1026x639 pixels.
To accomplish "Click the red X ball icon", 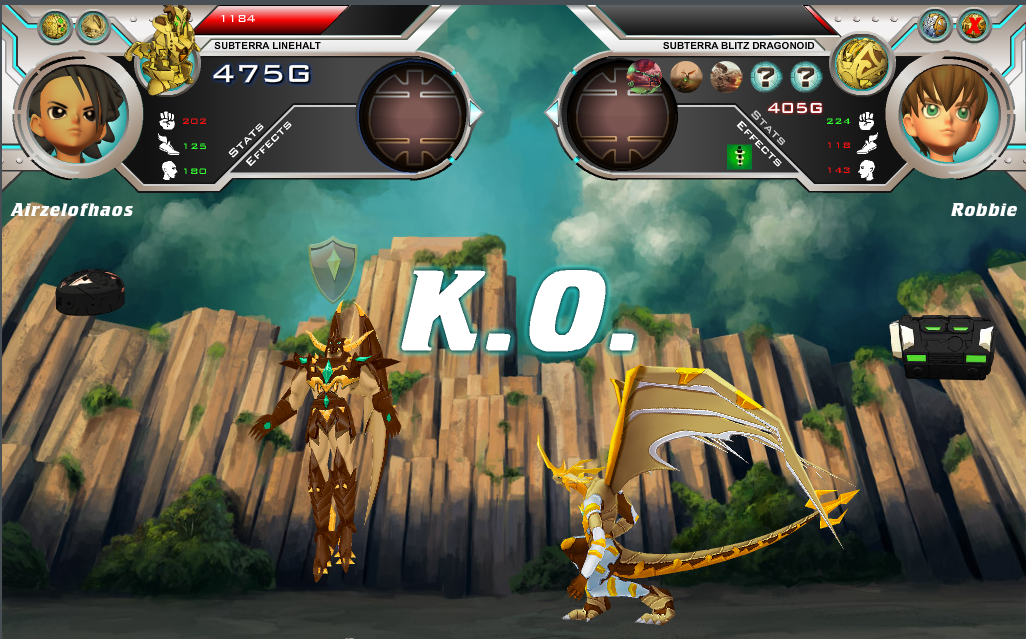I will click(973, 25).
